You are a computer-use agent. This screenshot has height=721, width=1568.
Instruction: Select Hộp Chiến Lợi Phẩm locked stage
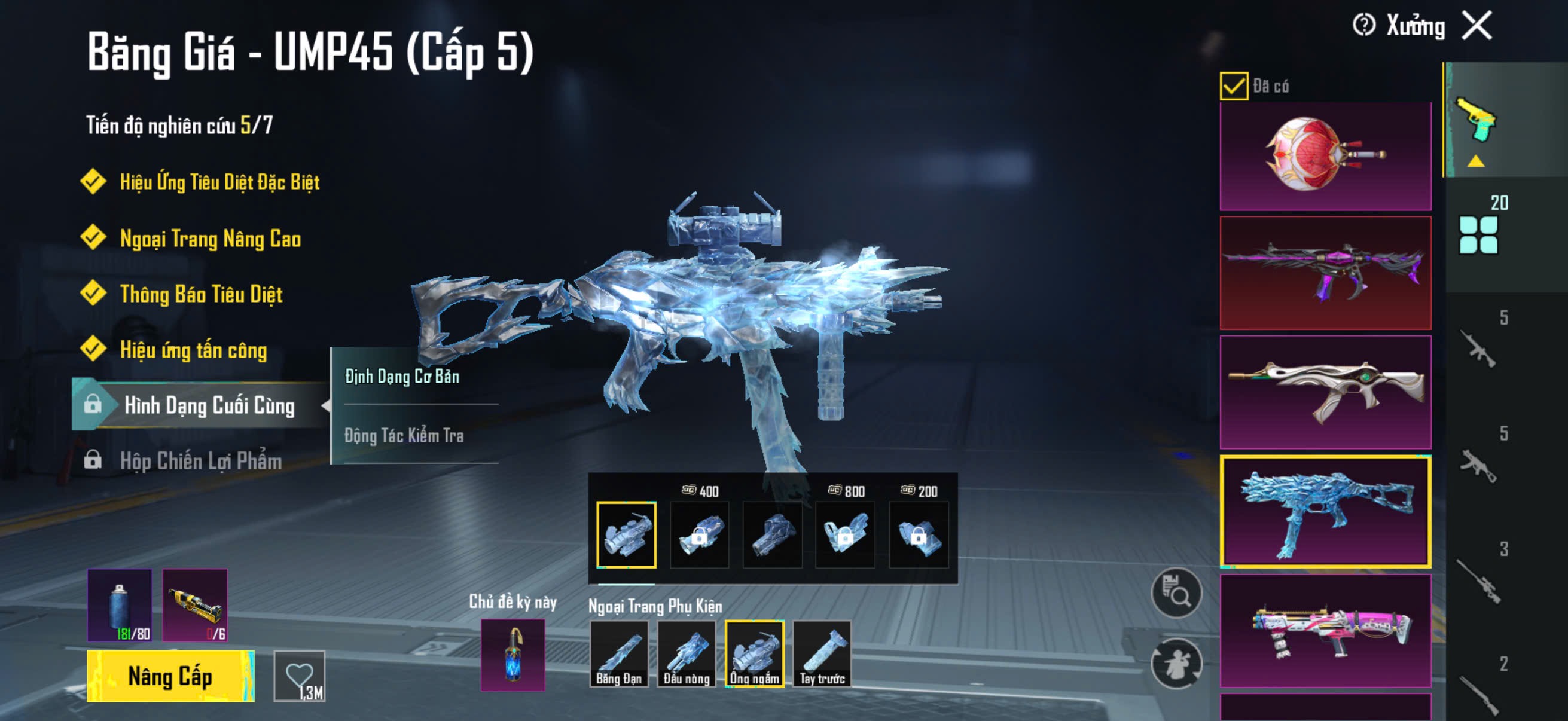tap(200, 460)
